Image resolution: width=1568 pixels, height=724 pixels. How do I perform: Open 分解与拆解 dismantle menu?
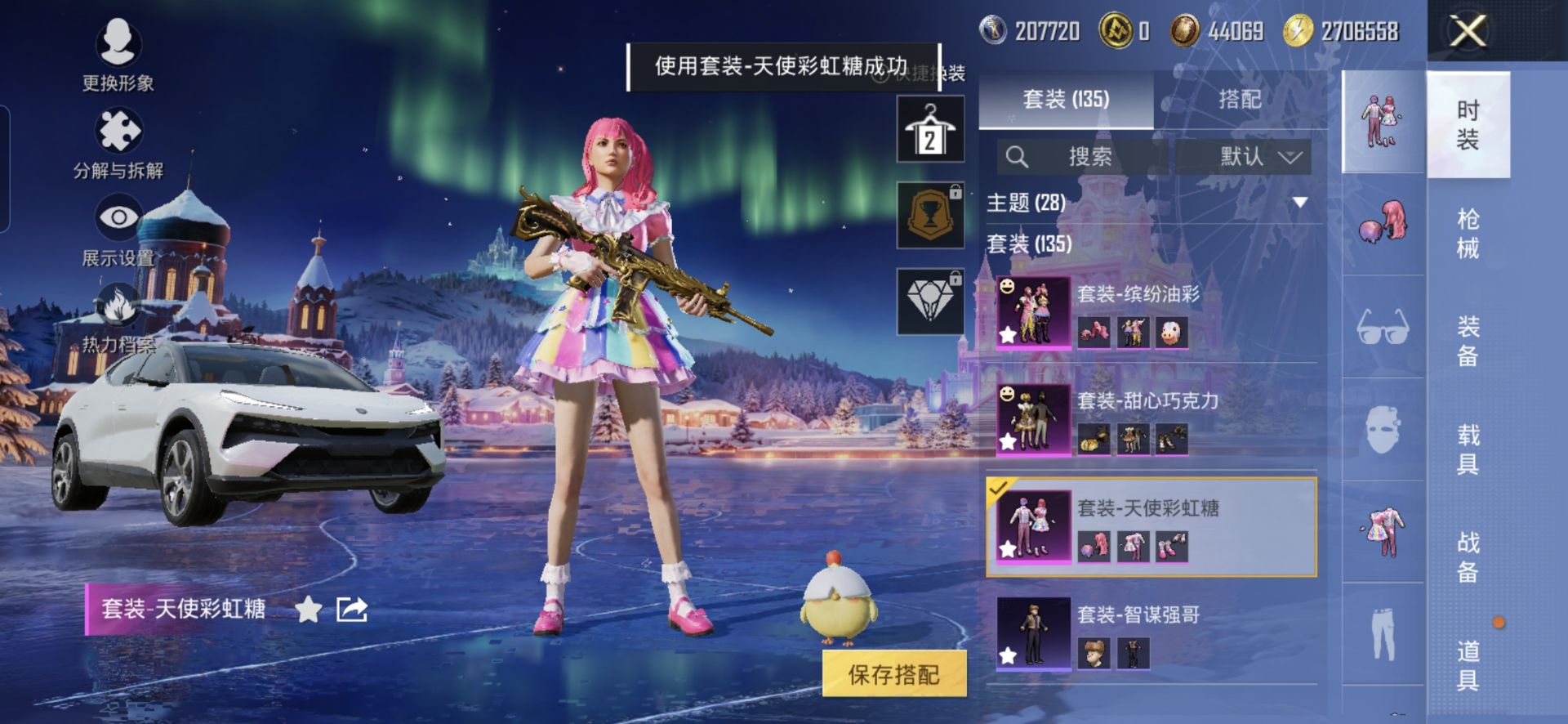pos(118,144)
